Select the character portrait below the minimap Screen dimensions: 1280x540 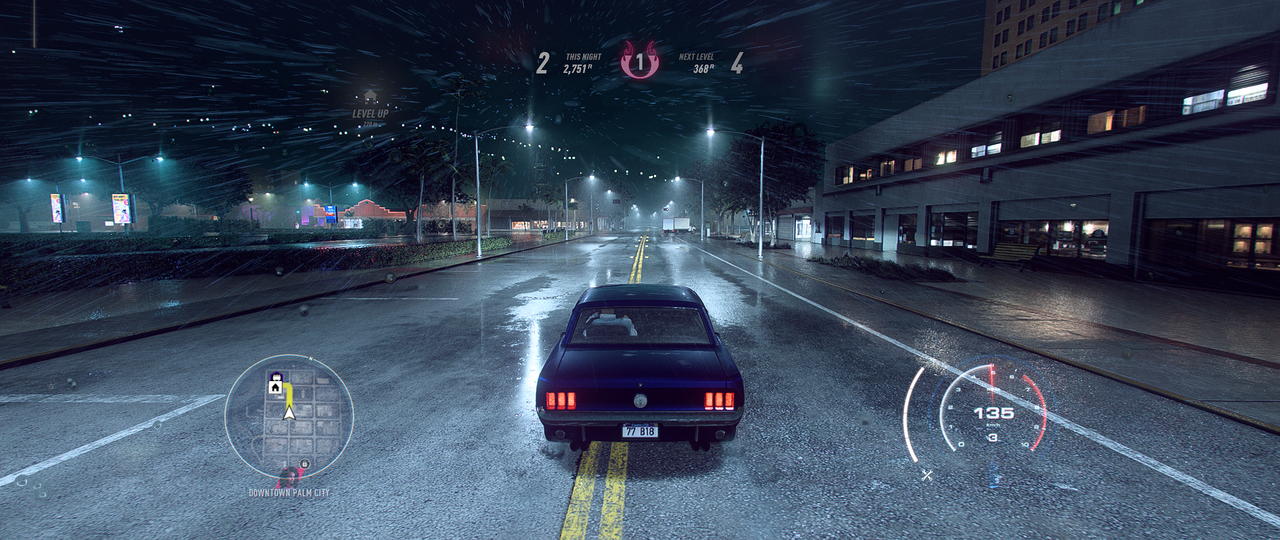pyautogui.click(x=289, y=478)
